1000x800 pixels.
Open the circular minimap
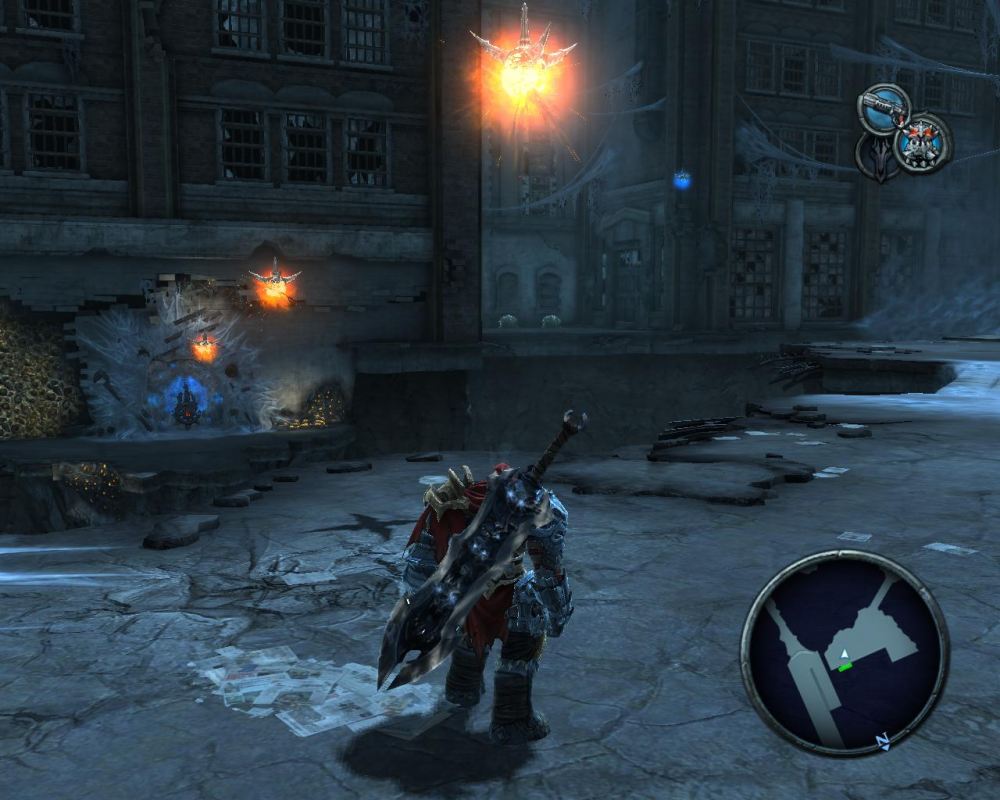(x=844, y=651)
